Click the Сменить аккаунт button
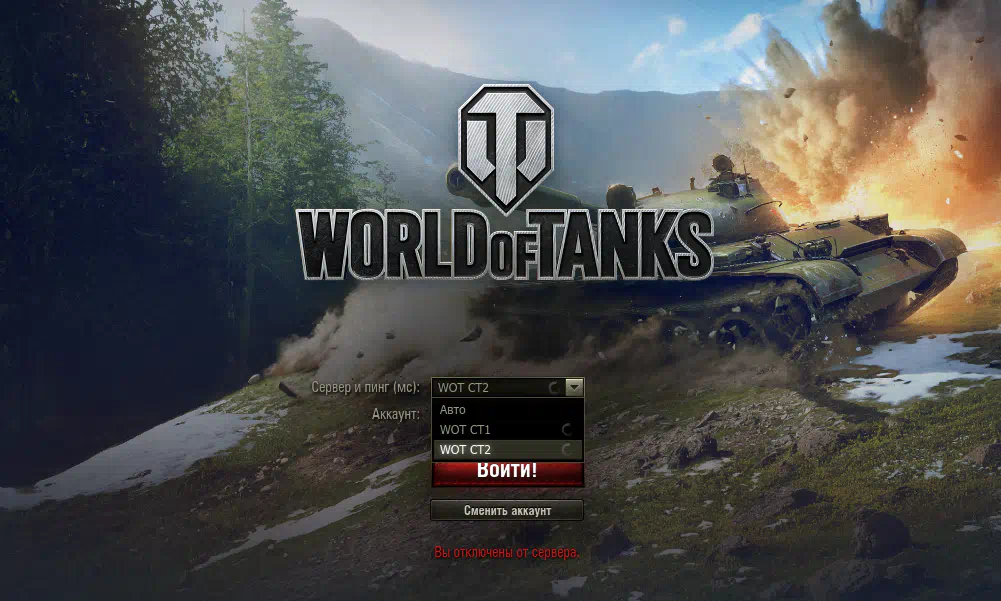Screen dimensions: 1001x601 pos(507,510)
